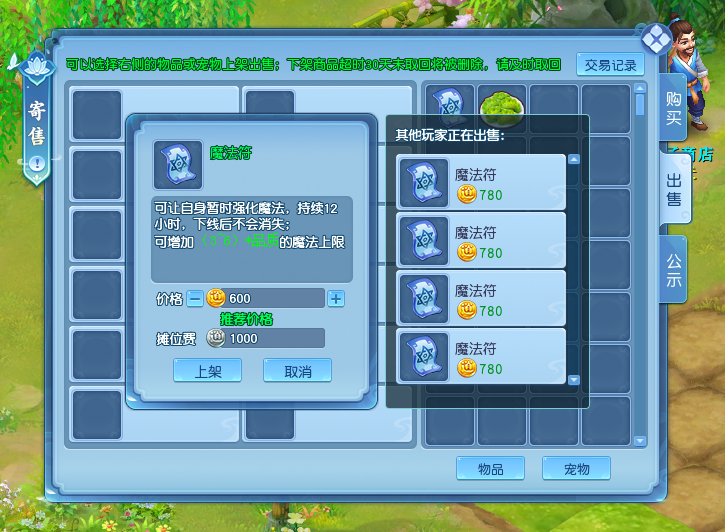
Task: Decrease price with the minus button
Action: click(x=194, y=298)
